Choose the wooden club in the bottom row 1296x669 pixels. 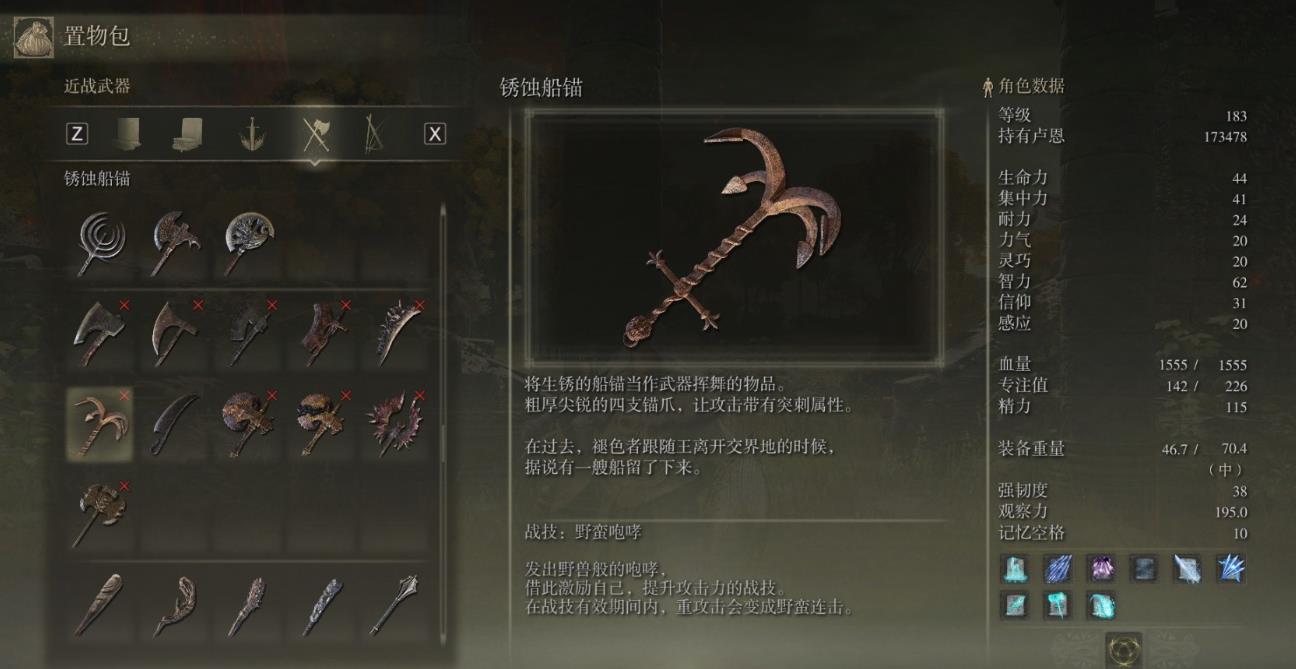99,603
